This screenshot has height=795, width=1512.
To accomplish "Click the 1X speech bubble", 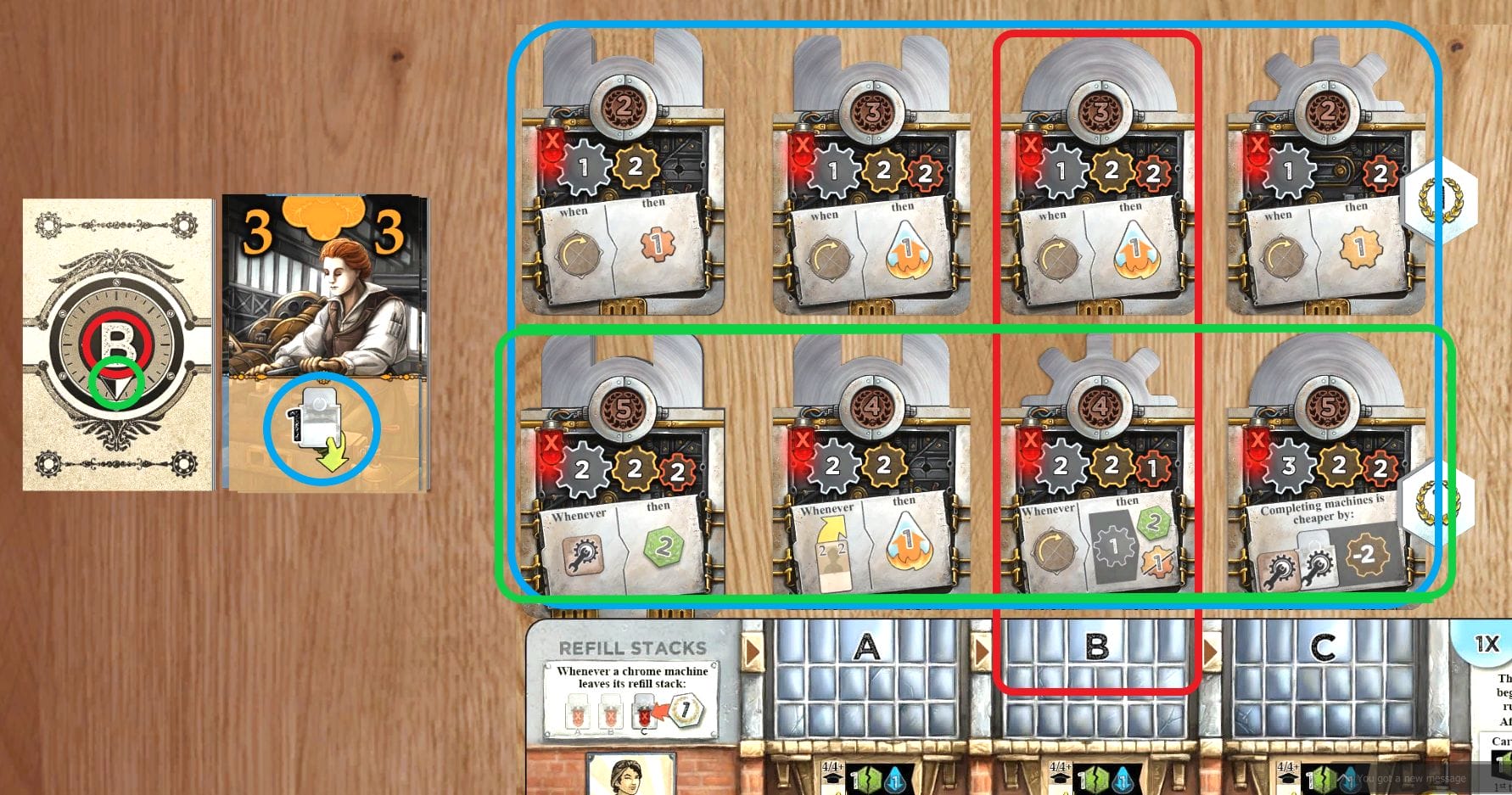I will [1487, 645].
